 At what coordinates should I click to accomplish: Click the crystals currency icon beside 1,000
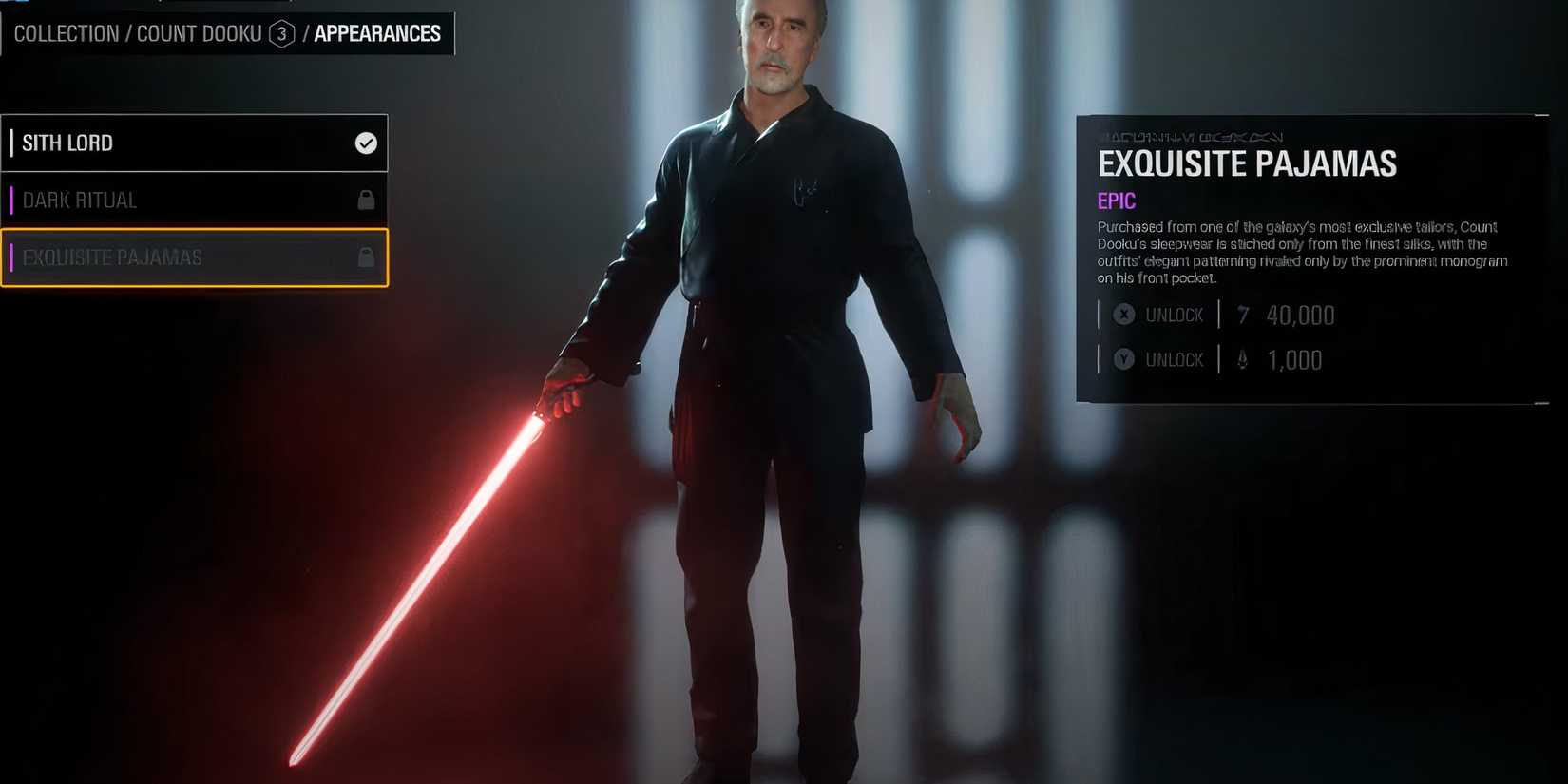1245,360
